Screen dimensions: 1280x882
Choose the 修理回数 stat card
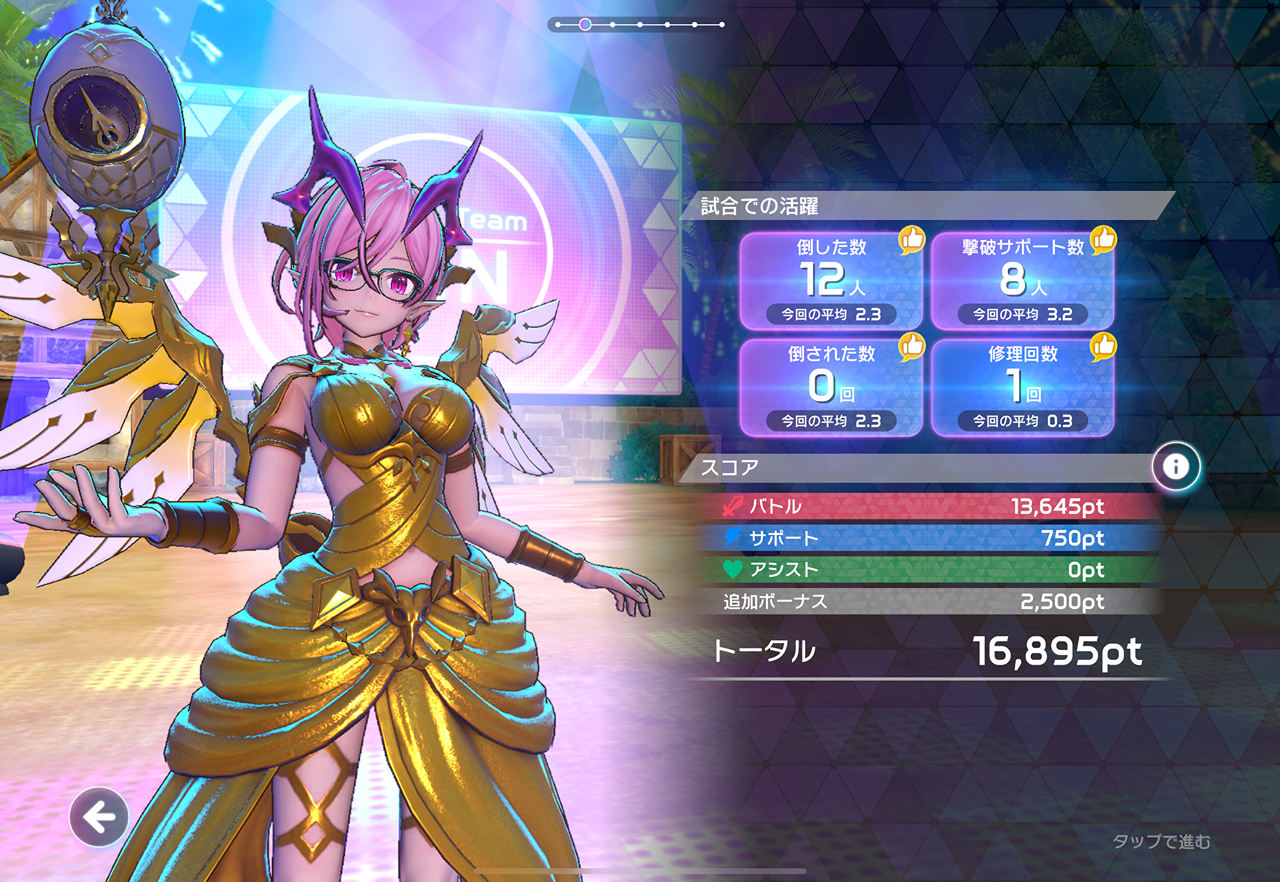pyautogui.click(x=1022, y=387)
